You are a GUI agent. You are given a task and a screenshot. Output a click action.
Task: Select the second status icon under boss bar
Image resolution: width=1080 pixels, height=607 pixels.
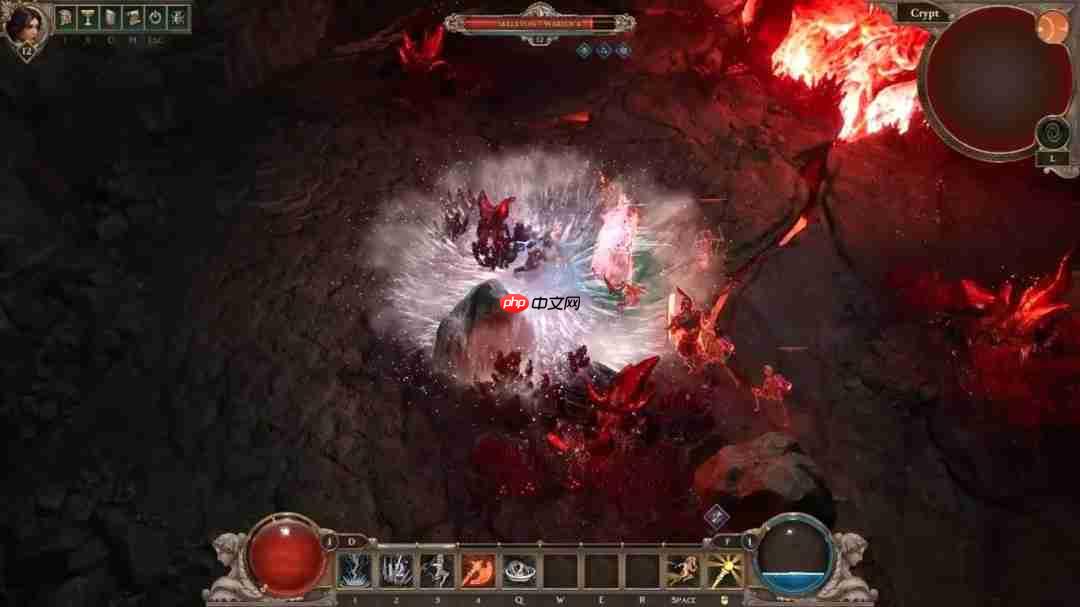(604, 48)
